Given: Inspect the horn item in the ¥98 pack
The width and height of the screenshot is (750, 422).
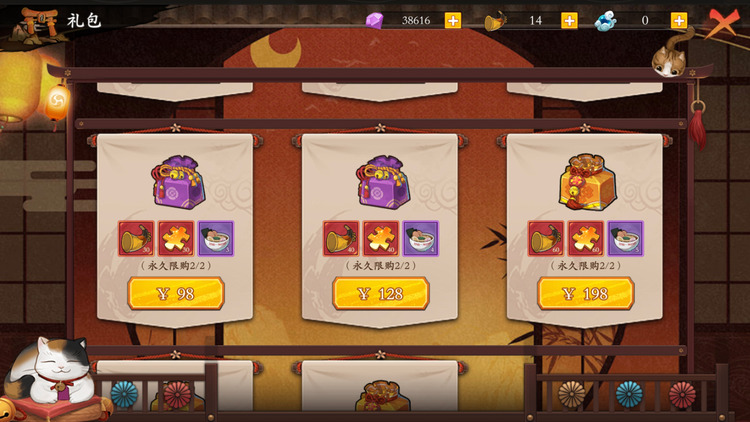Looking at the screenshot, I should coord(136,239).
